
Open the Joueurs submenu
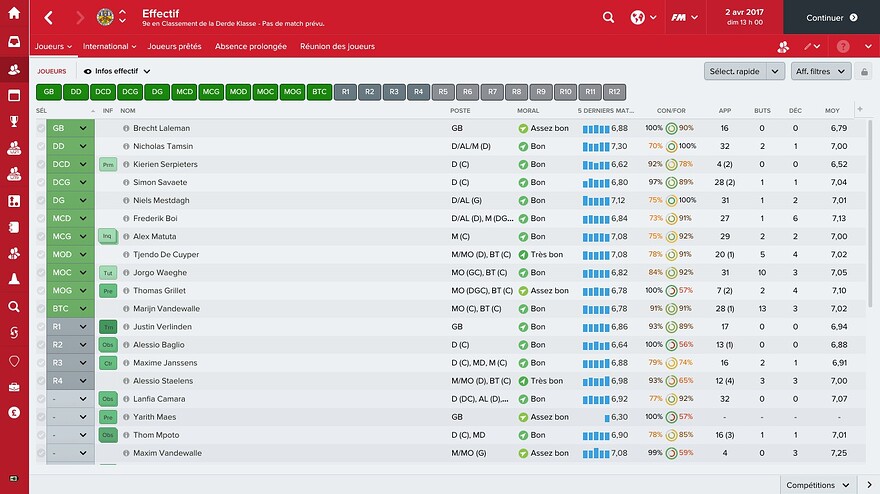tap(54, 46)
